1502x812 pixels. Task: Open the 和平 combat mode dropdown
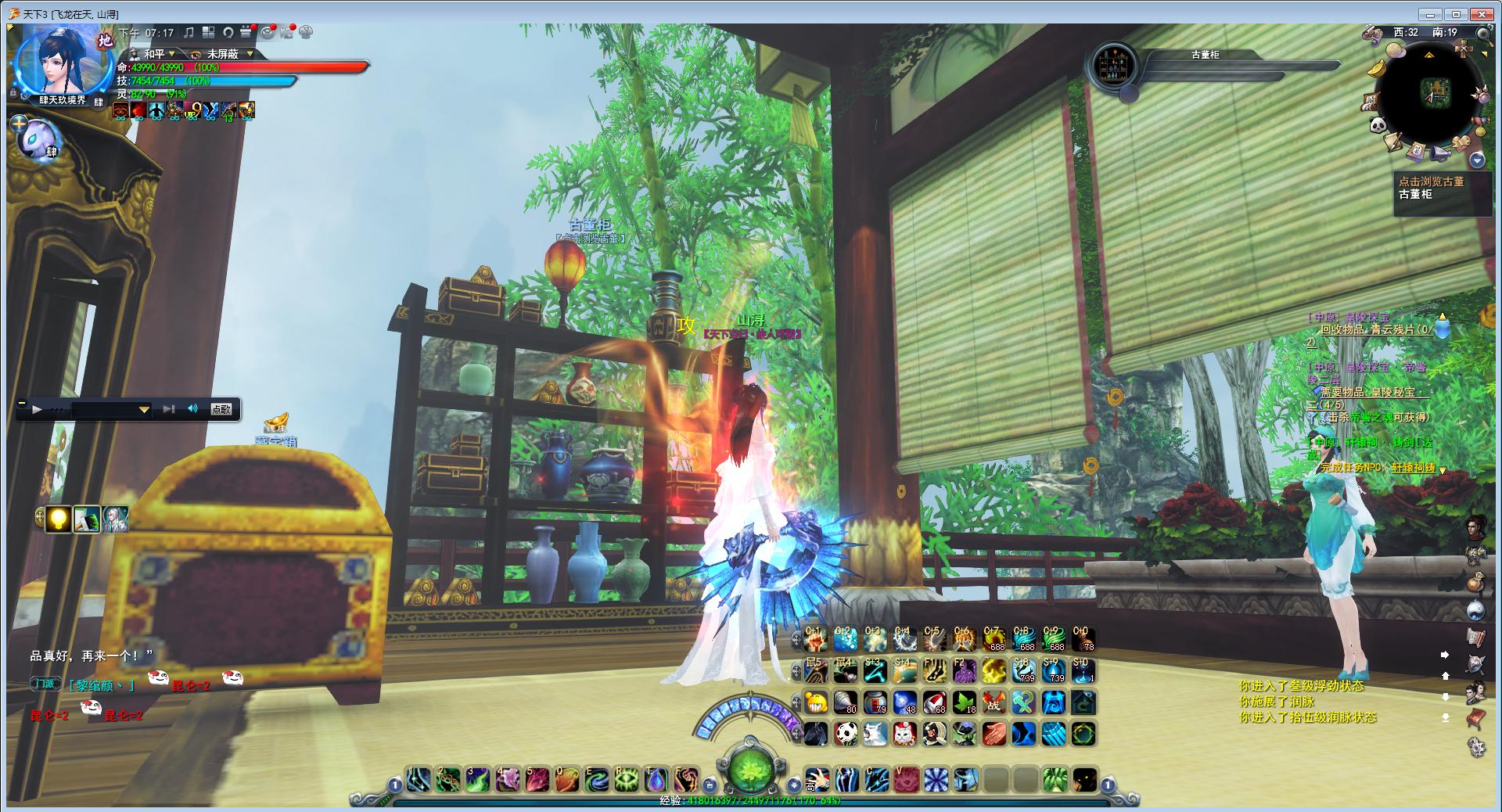pos(172,54)
